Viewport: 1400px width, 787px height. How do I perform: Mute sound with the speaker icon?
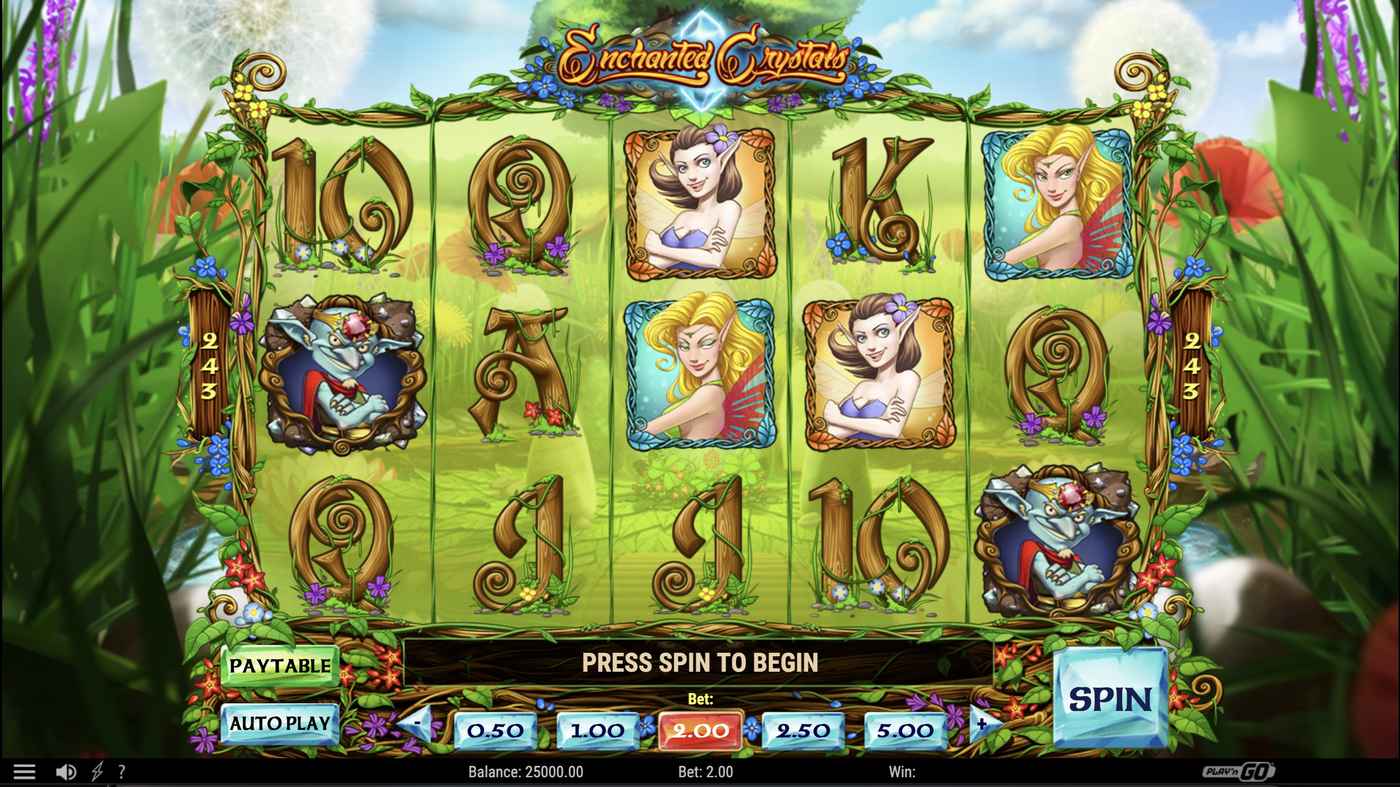pos(66,770)
